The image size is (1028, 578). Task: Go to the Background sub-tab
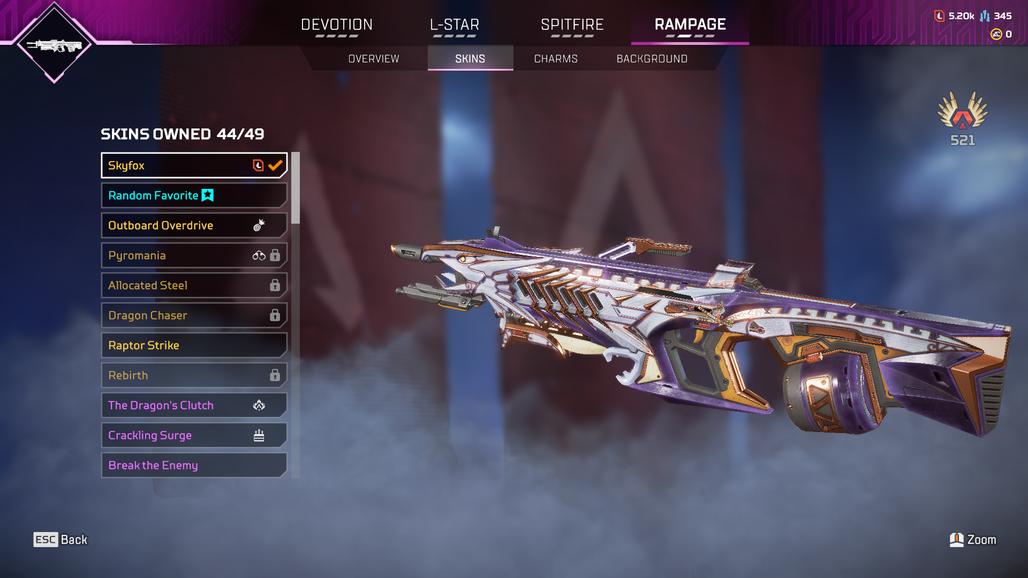652,59
